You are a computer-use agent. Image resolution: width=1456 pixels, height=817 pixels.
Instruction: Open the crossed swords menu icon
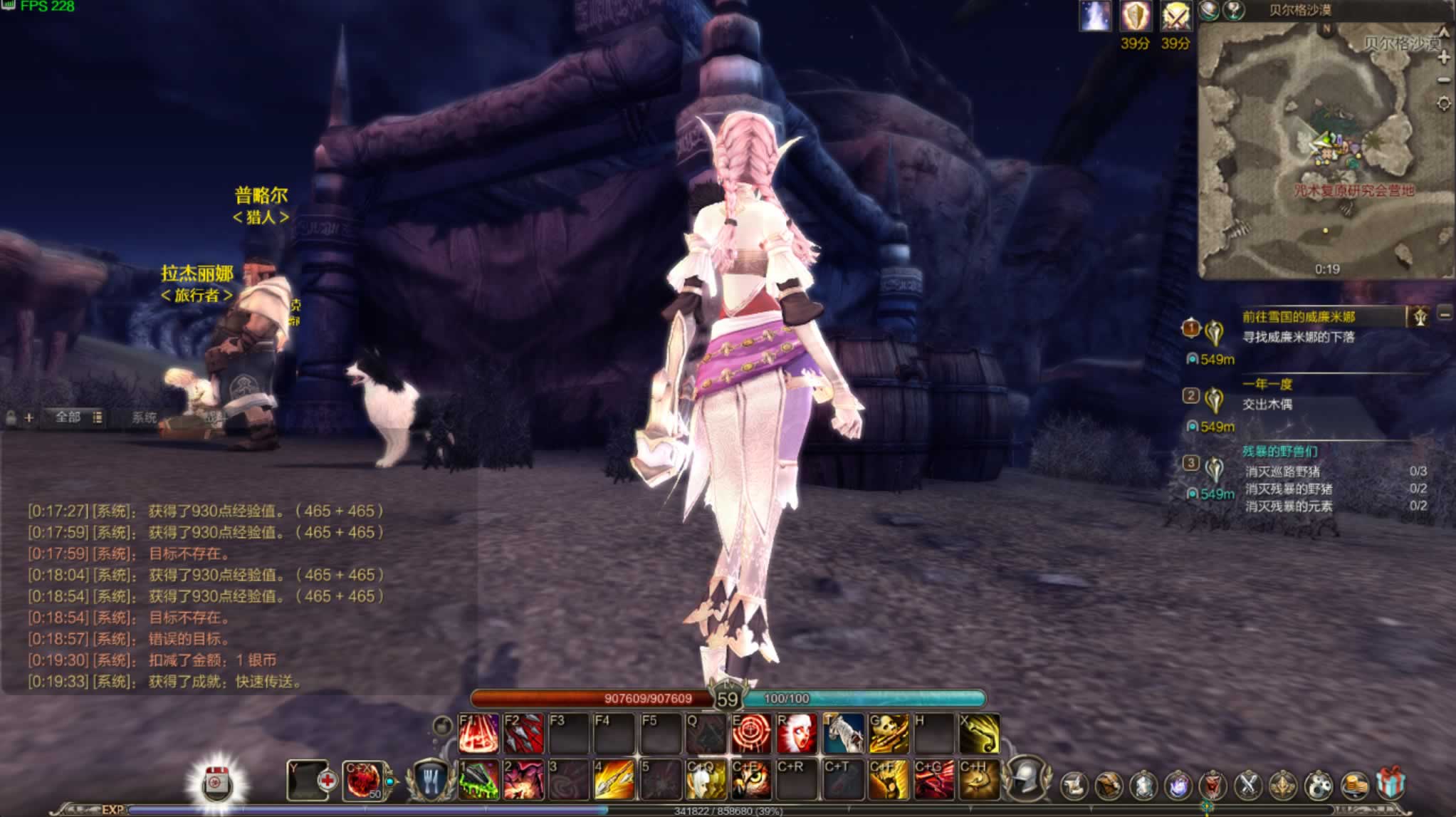[x=1247, y=785]
